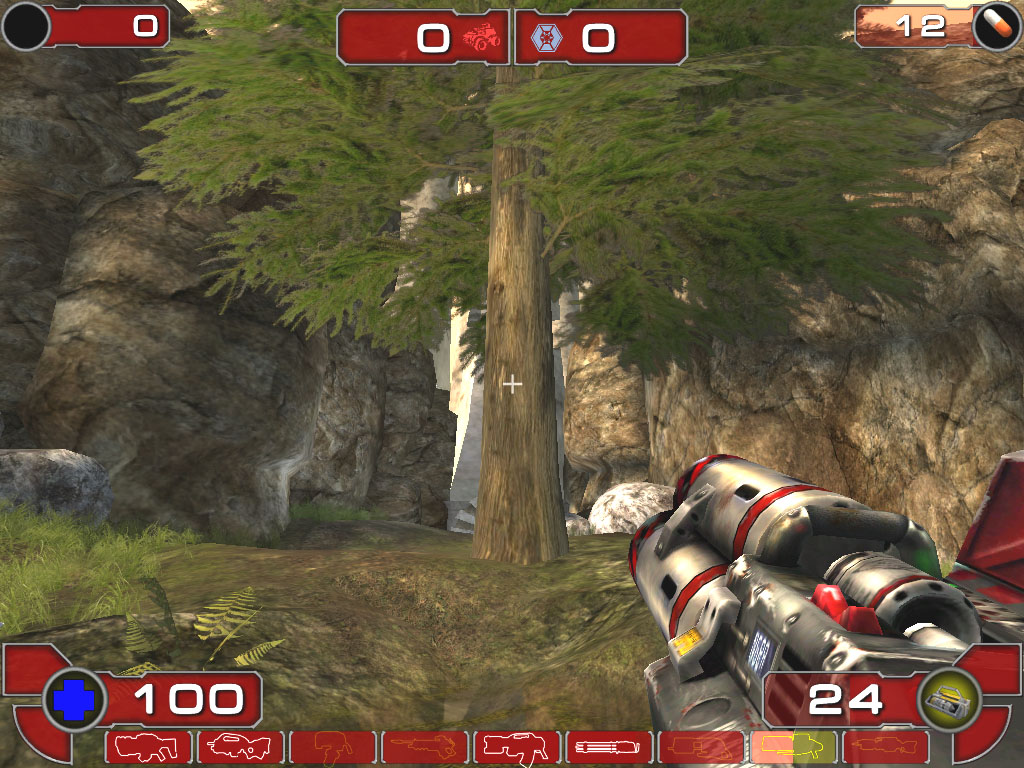Click the blue health cross icon
Viewport: 1024px width, 768px height.
coord(75,700)
